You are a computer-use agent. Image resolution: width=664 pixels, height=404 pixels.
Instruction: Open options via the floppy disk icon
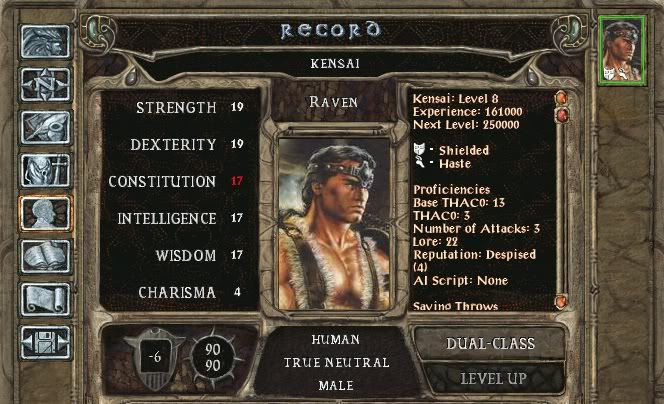(x=45, y=342)
